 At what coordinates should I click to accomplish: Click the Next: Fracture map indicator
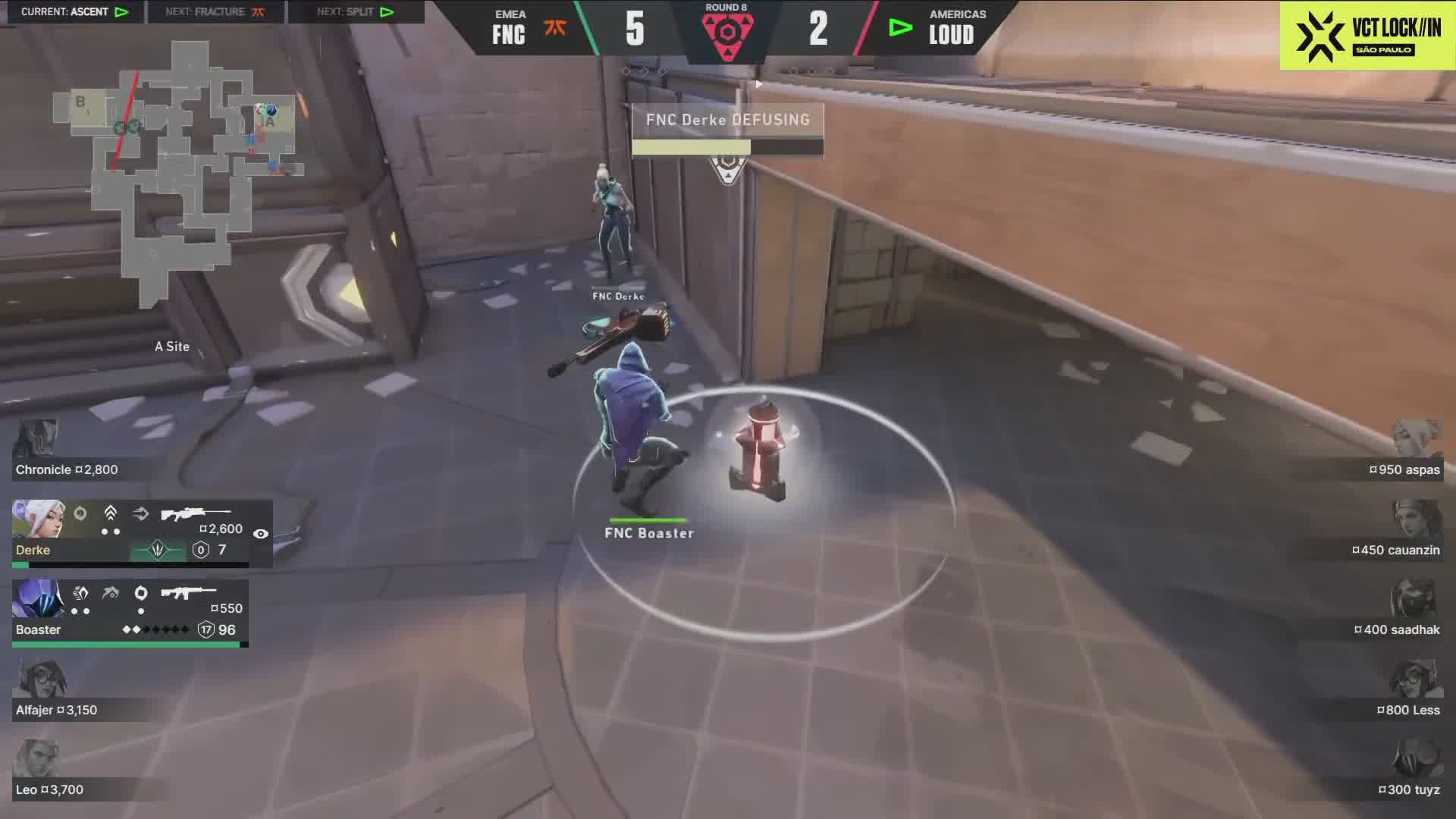[x=215, y=11]
